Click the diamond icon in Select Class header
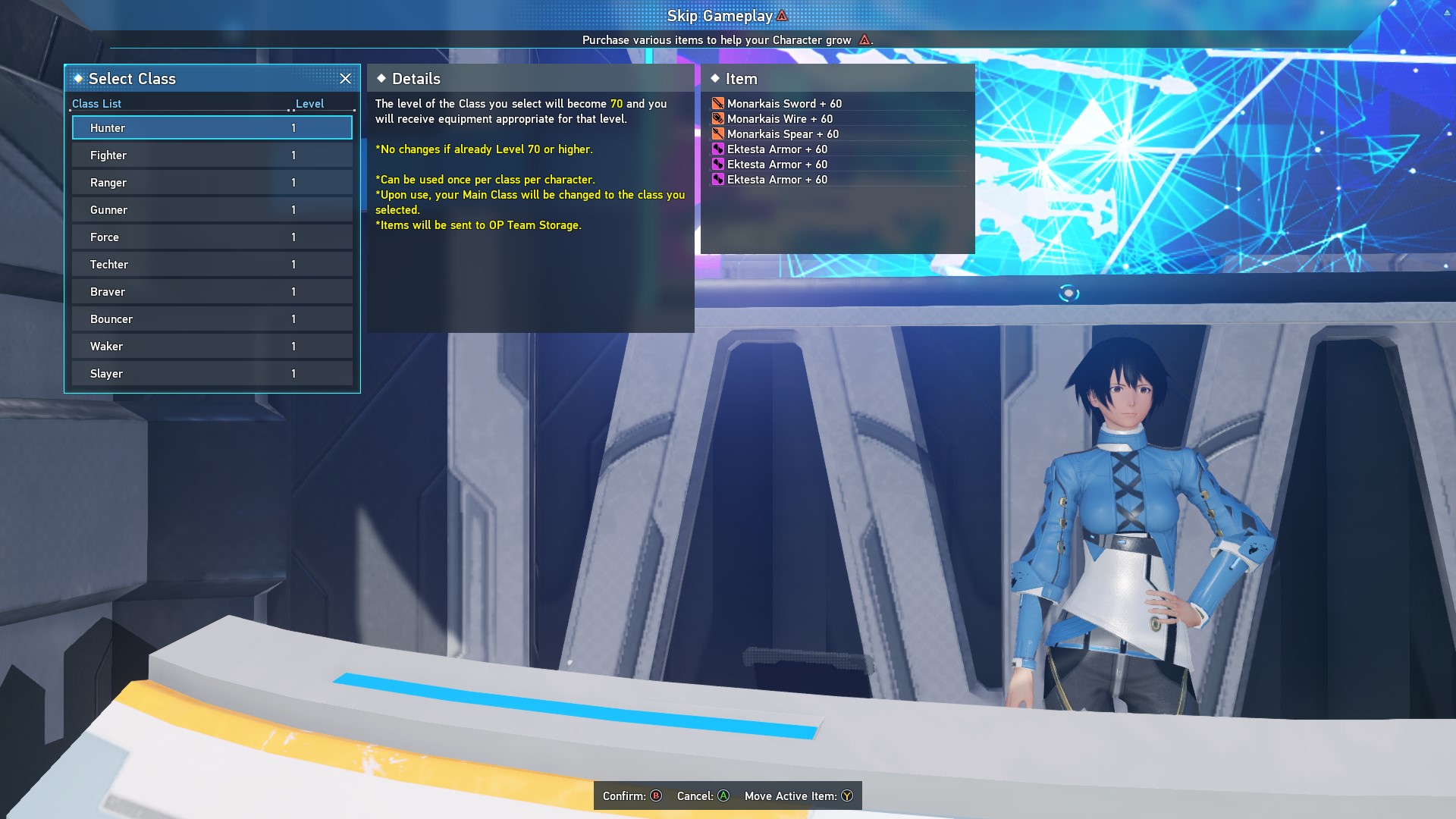Image resolution: width=1456 pixels, height=819 pixels. (x=78, y=78)
